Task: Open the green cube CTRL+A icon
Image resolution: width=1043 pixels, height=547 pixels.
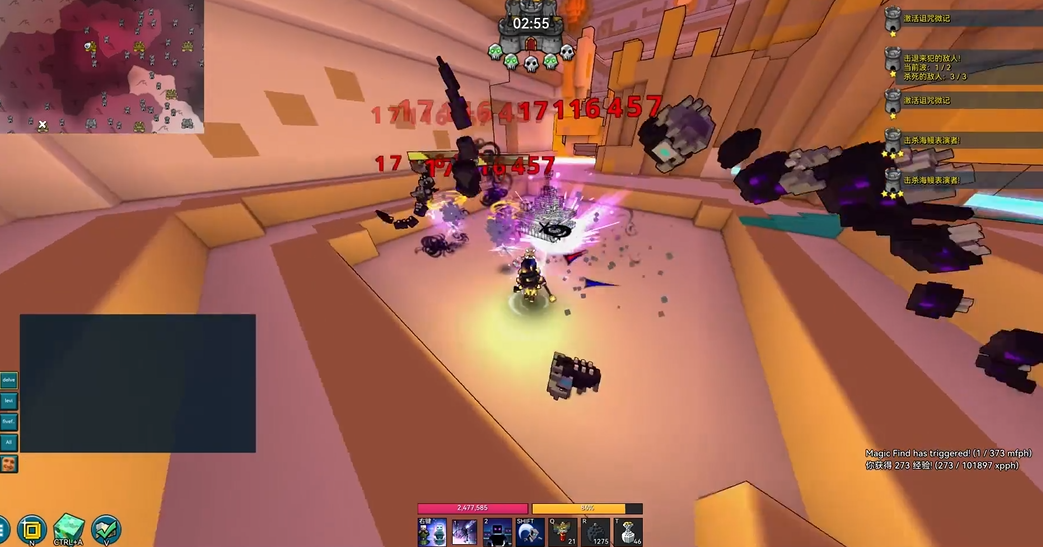Action: [x=69, y=529]
